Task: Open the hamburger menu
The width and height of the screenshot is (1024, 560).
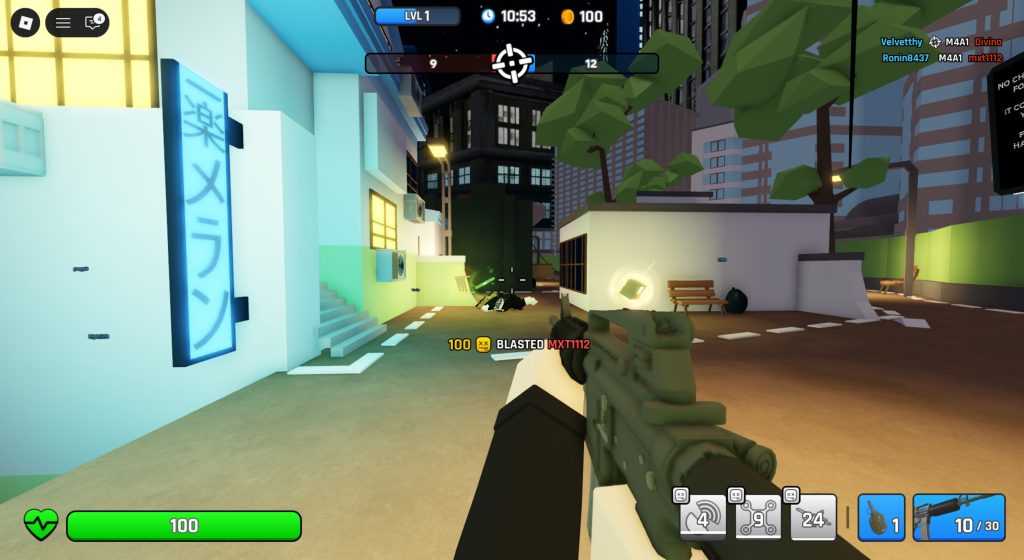Action: [63, 22]
